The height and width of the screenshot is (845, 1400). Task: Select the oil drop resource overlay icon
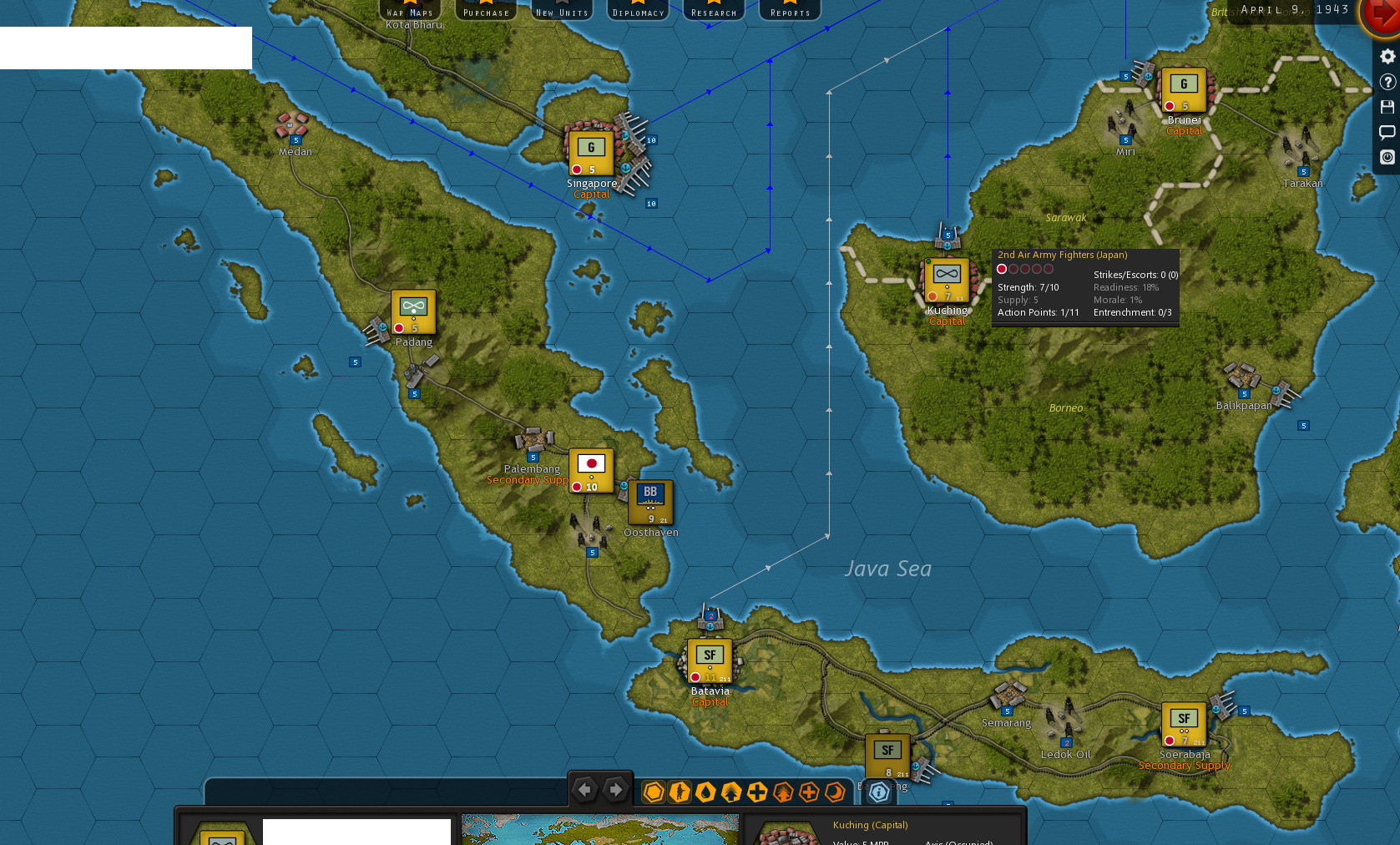(x=705, y=792)
